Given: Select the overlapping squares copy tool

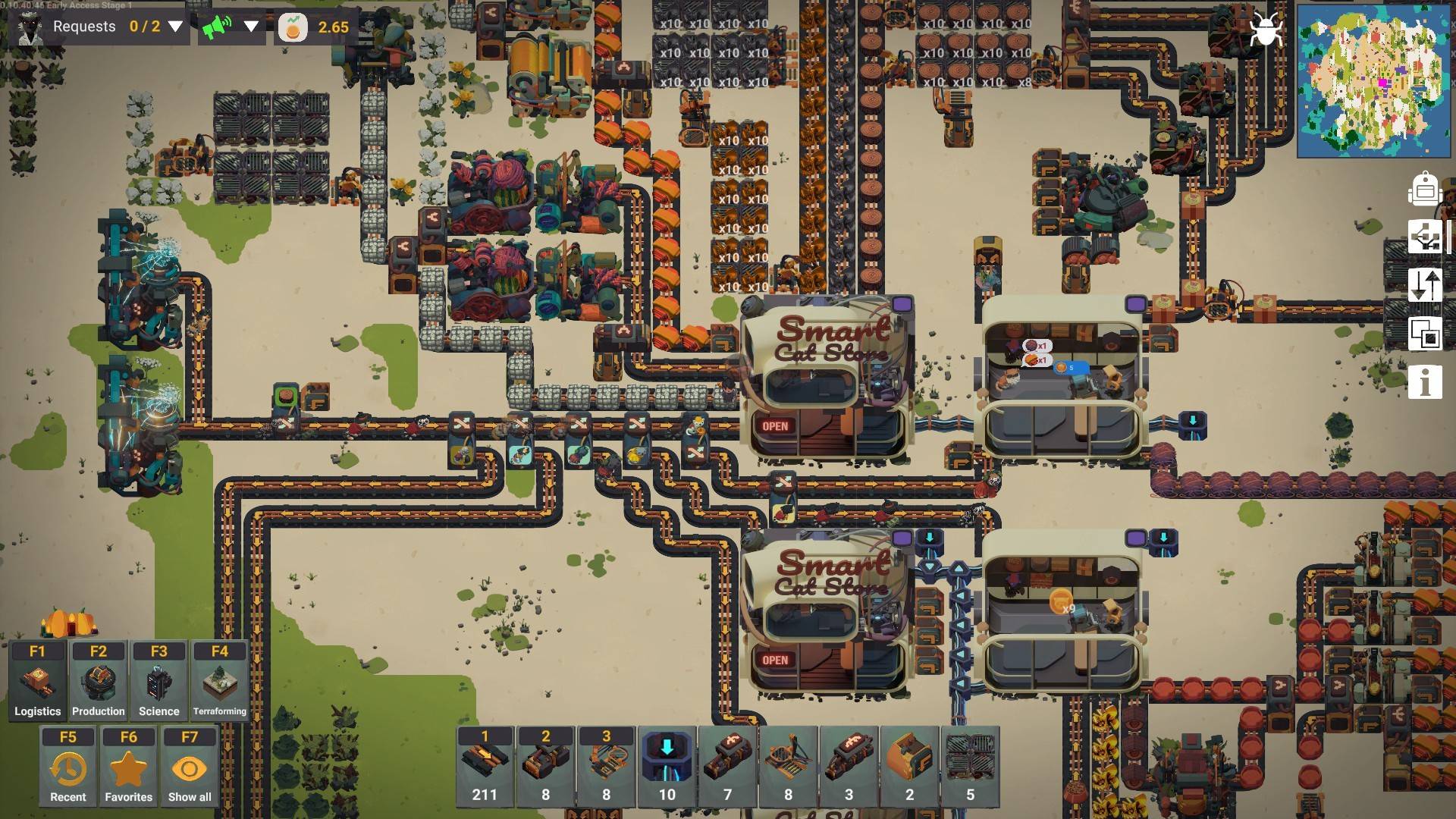Looking at the screenshot, I should click(1424, 334).
